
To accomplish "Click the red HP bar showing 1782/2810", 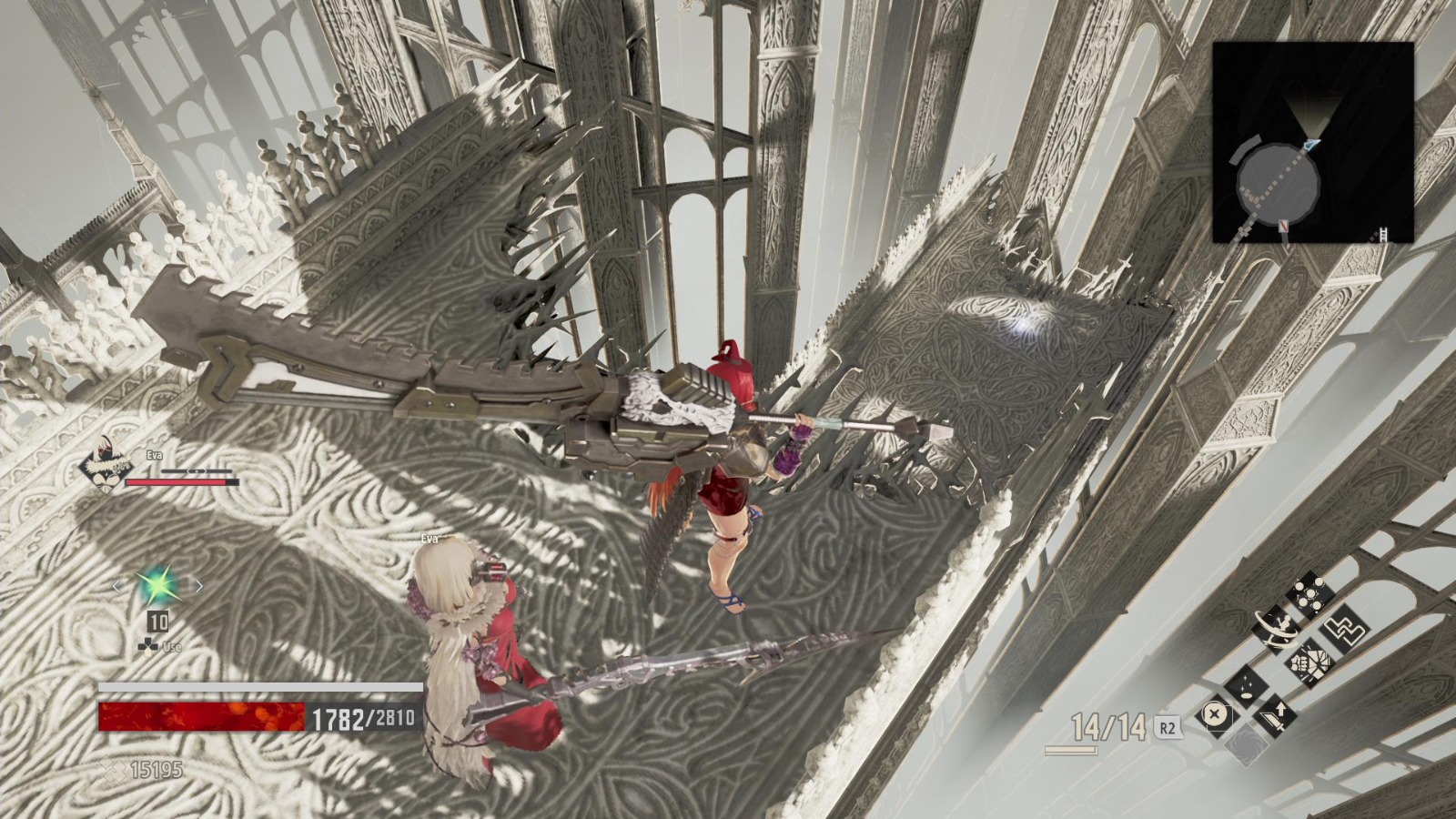I will click(x=200, y=719).
